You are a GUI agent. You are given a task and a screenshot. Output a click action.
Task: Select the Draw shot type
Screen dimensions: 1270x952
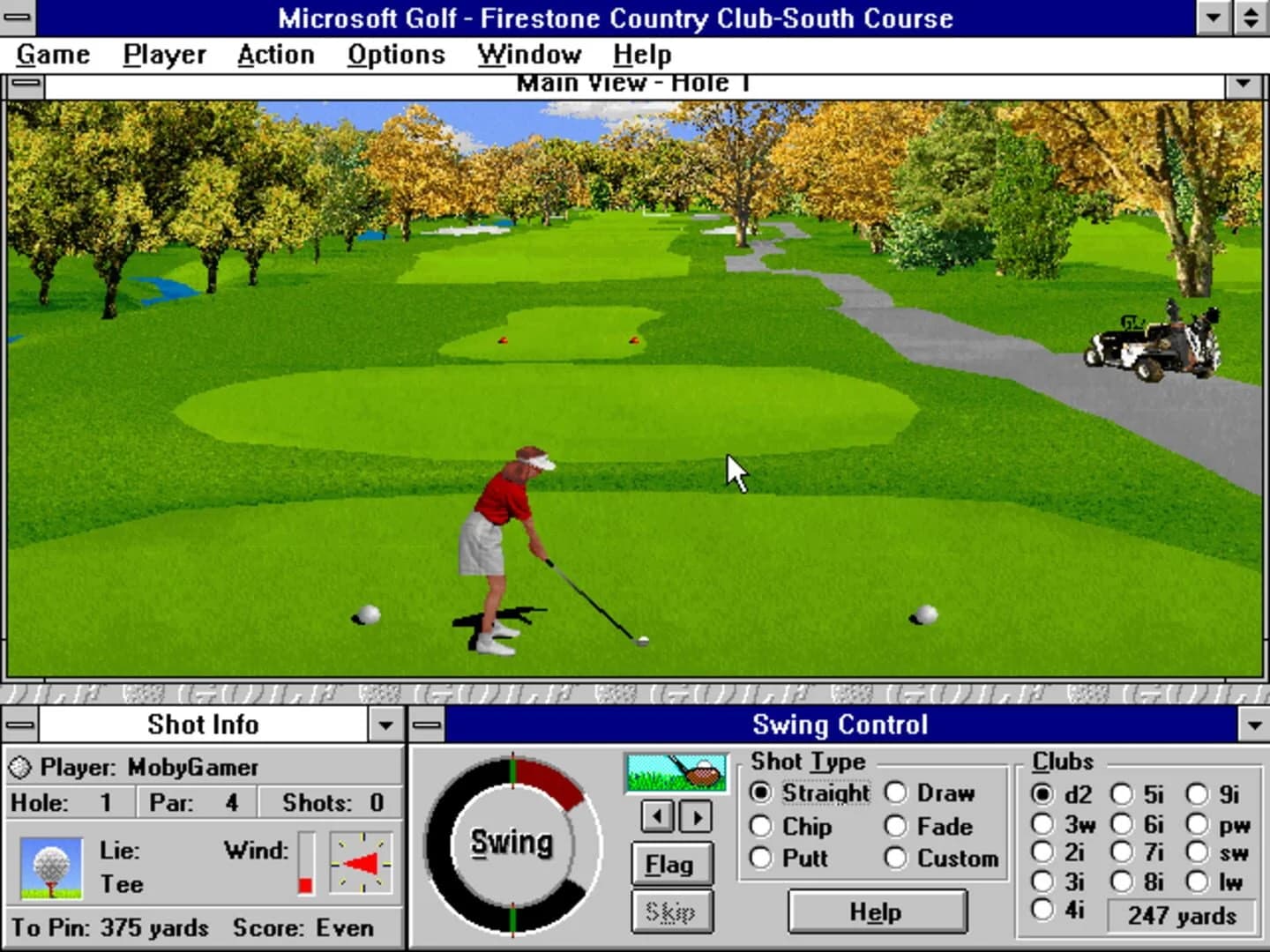[x=897, y=793]
